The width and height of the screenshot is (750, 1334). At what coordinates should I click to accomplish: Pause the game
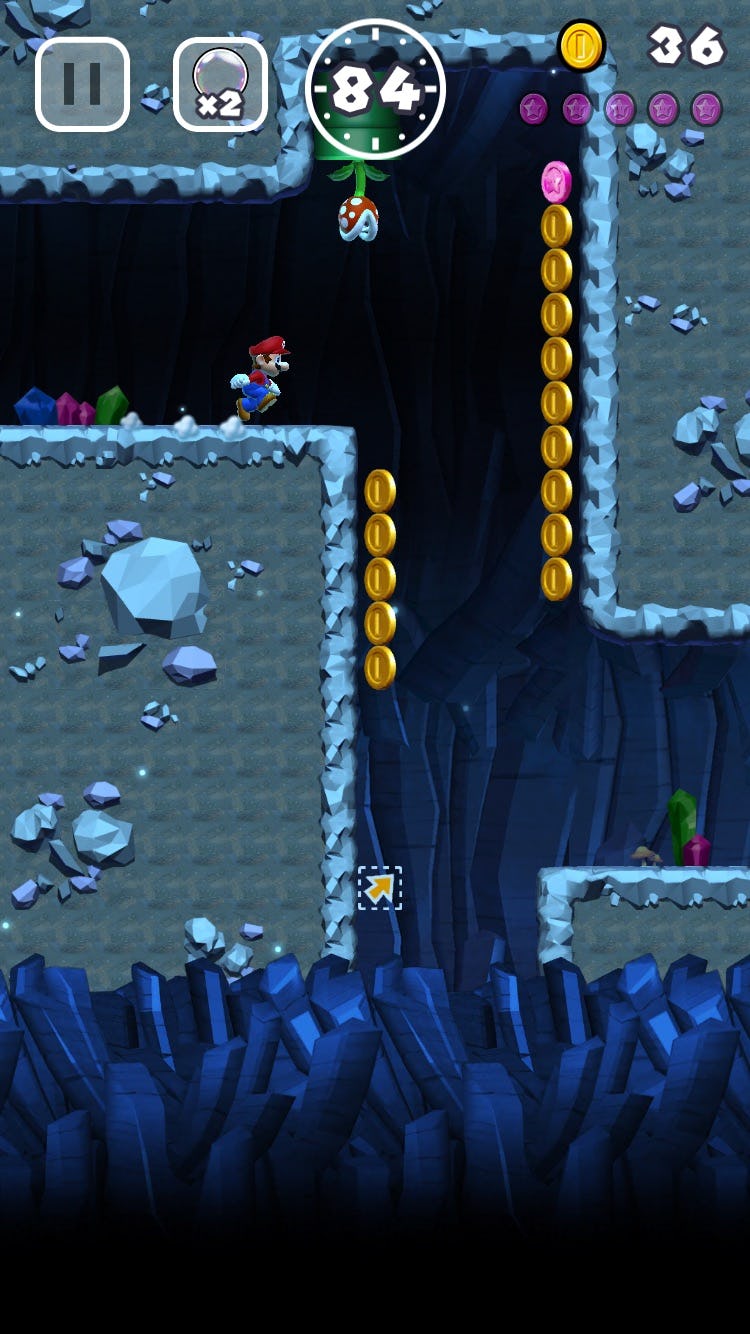coord(82,85)
